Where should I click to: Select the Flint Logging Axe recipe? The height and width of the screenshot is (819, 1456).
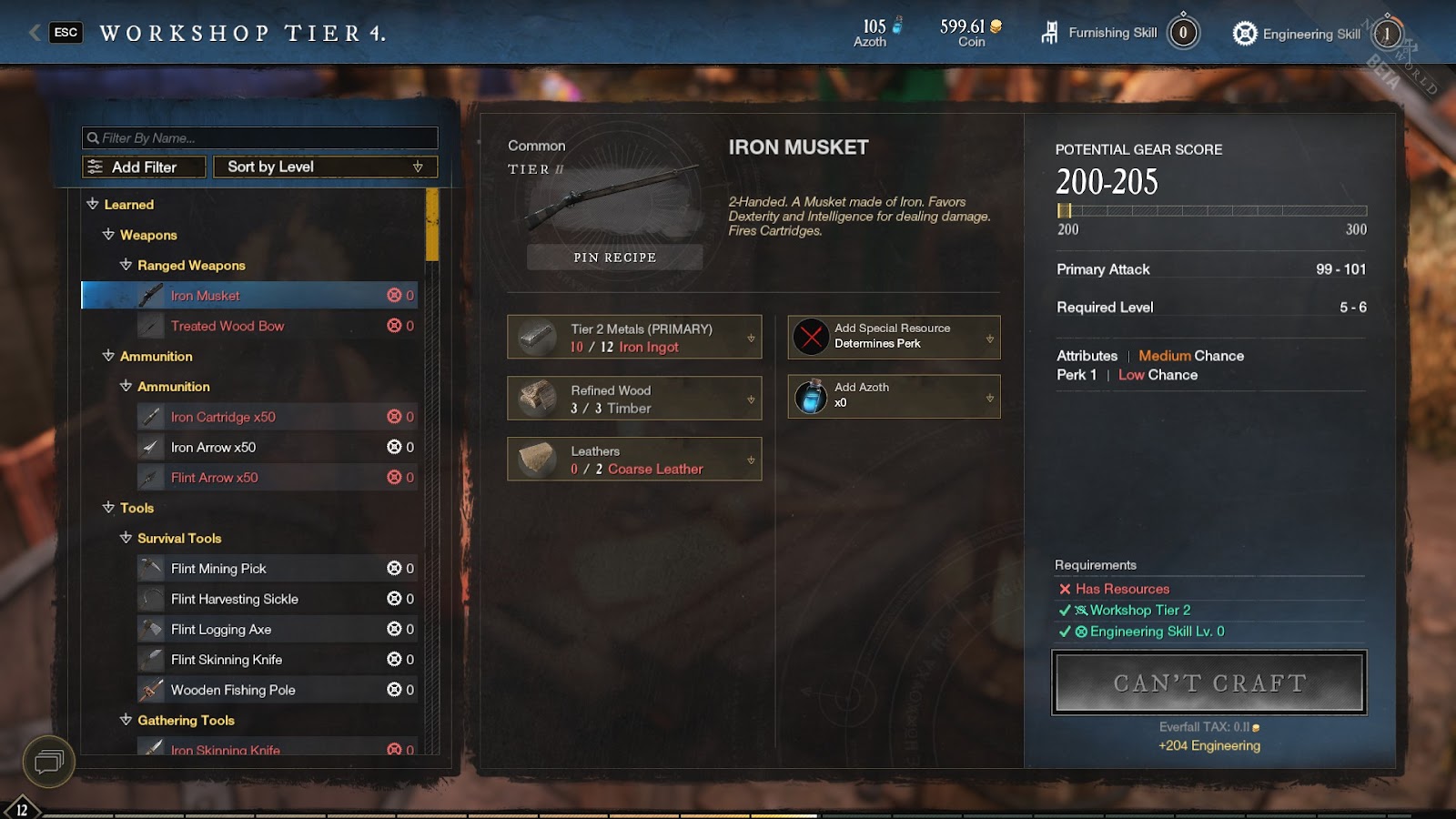click(221, 630)
